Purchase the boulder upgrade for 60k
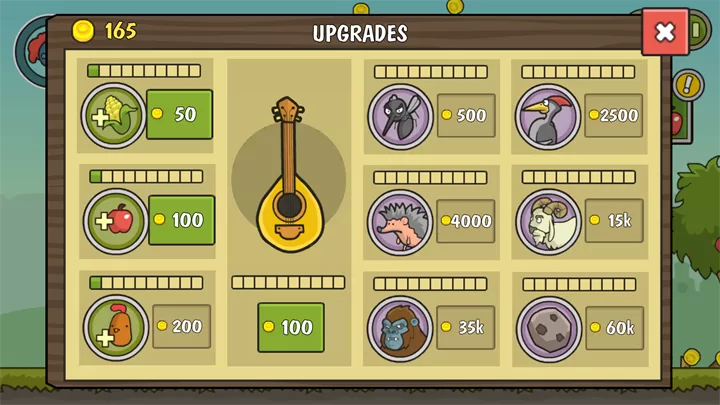Viewport: 720px width, 405px height. coord(614,327)
